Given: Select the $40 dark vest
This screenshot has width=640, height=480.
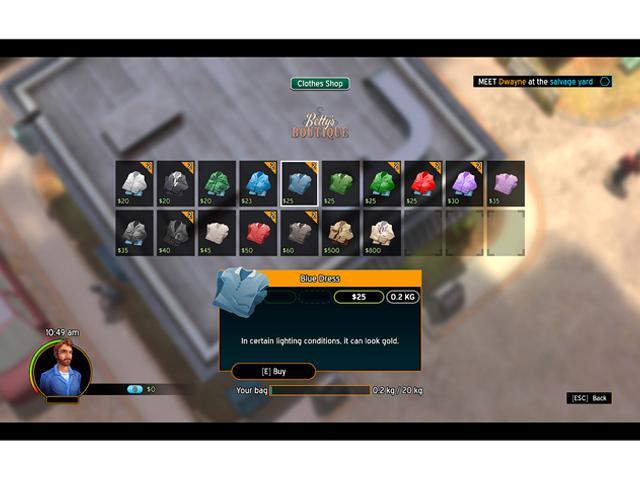Looking at the screenshot, I should 175,231.
